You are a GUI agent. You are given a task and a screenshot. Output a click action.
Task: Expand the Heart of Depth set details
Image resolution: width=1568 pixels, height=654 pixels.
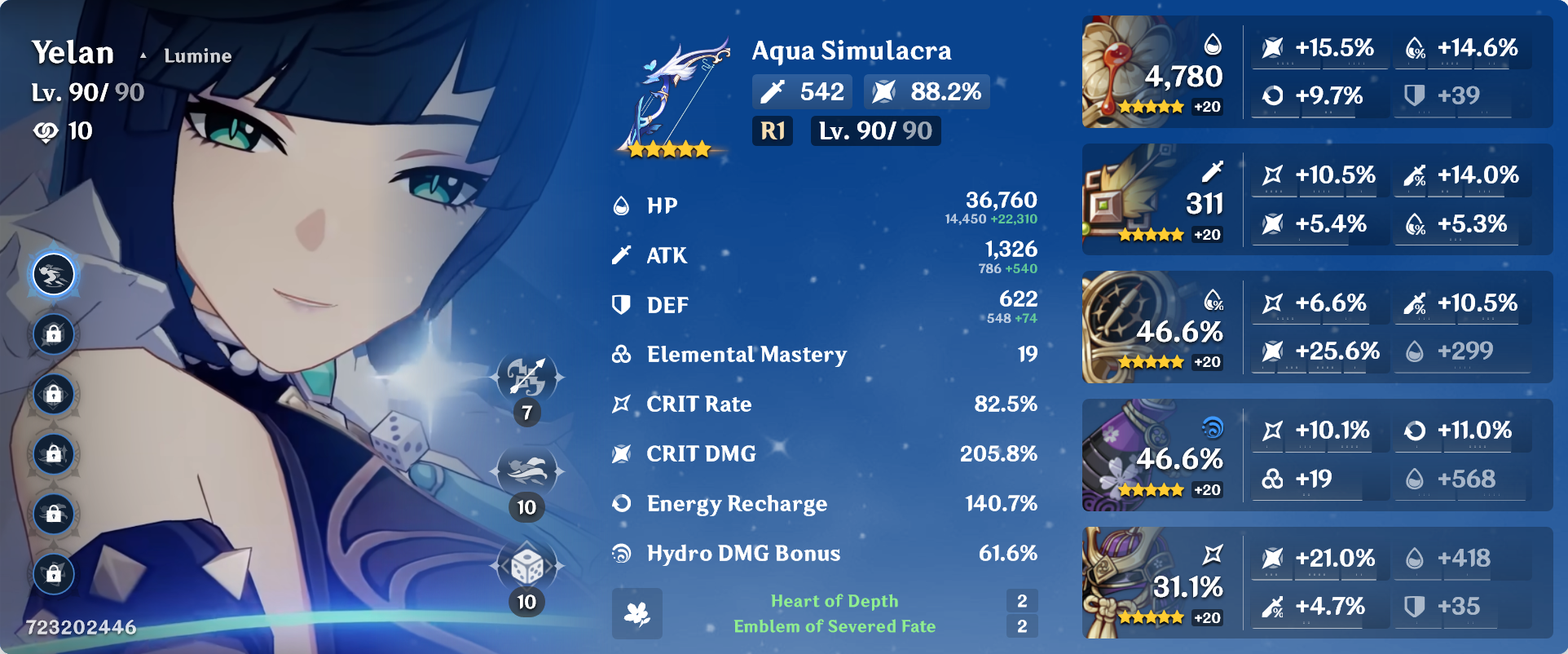click(834, 601)
